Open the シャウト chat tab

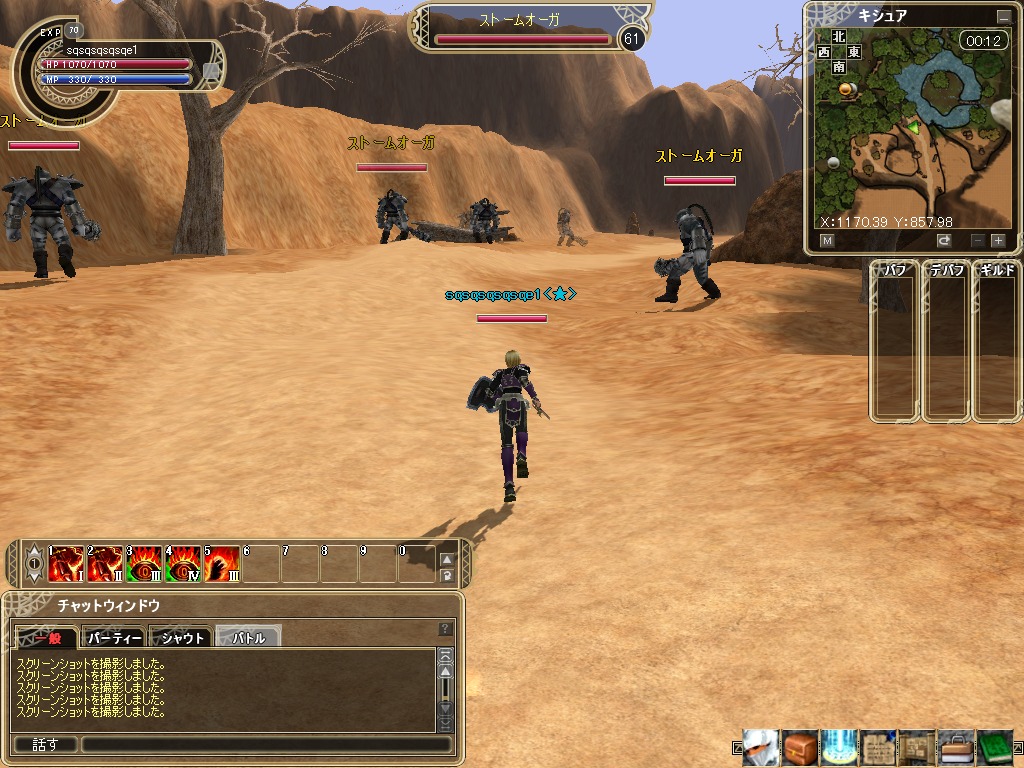click(x=181, y=637)
